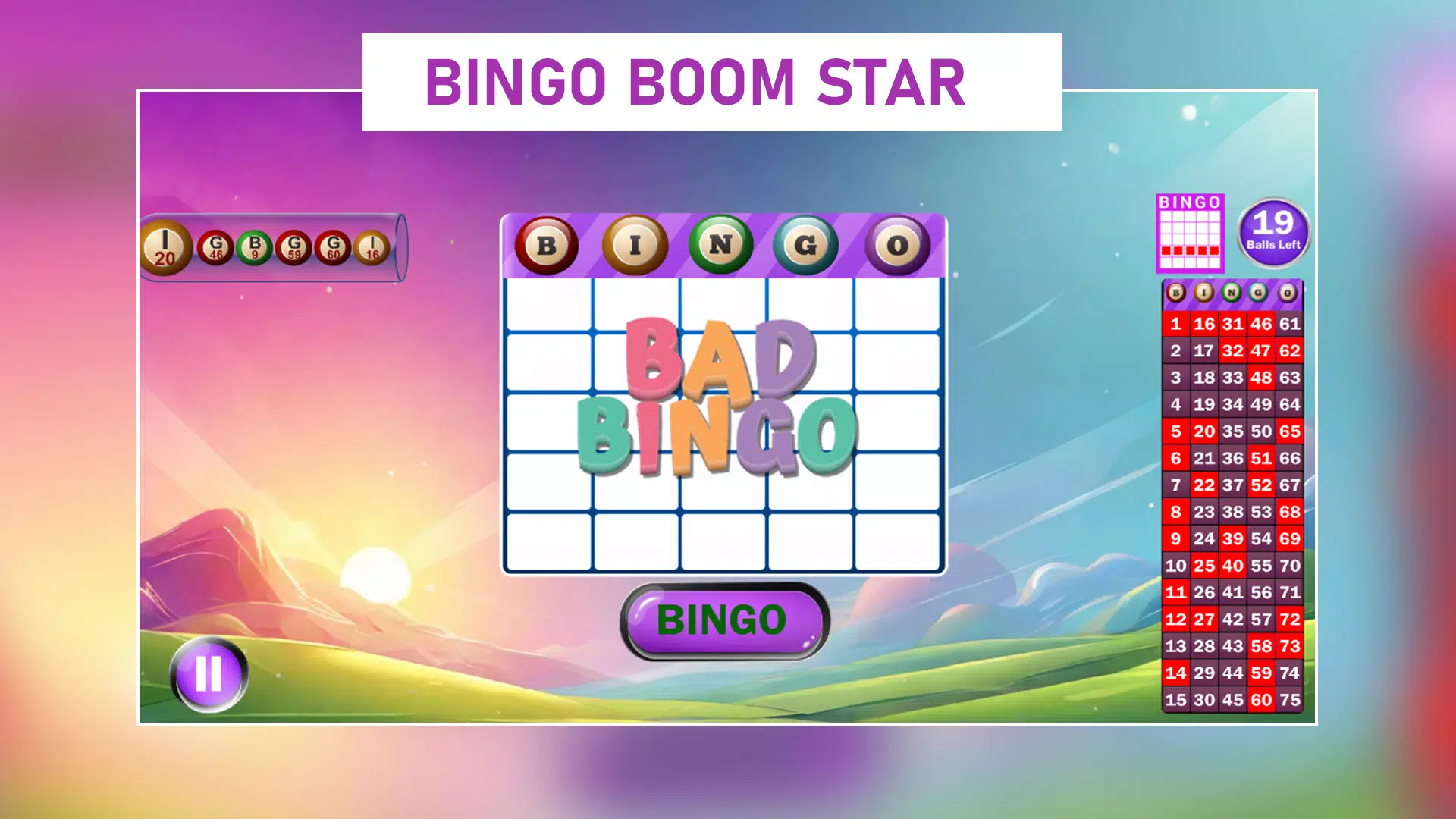This screenshot has width=1456, height=819.
Task: Tap the red B ball on the card header
Action: pyautogui.click(x=548, y=244)
